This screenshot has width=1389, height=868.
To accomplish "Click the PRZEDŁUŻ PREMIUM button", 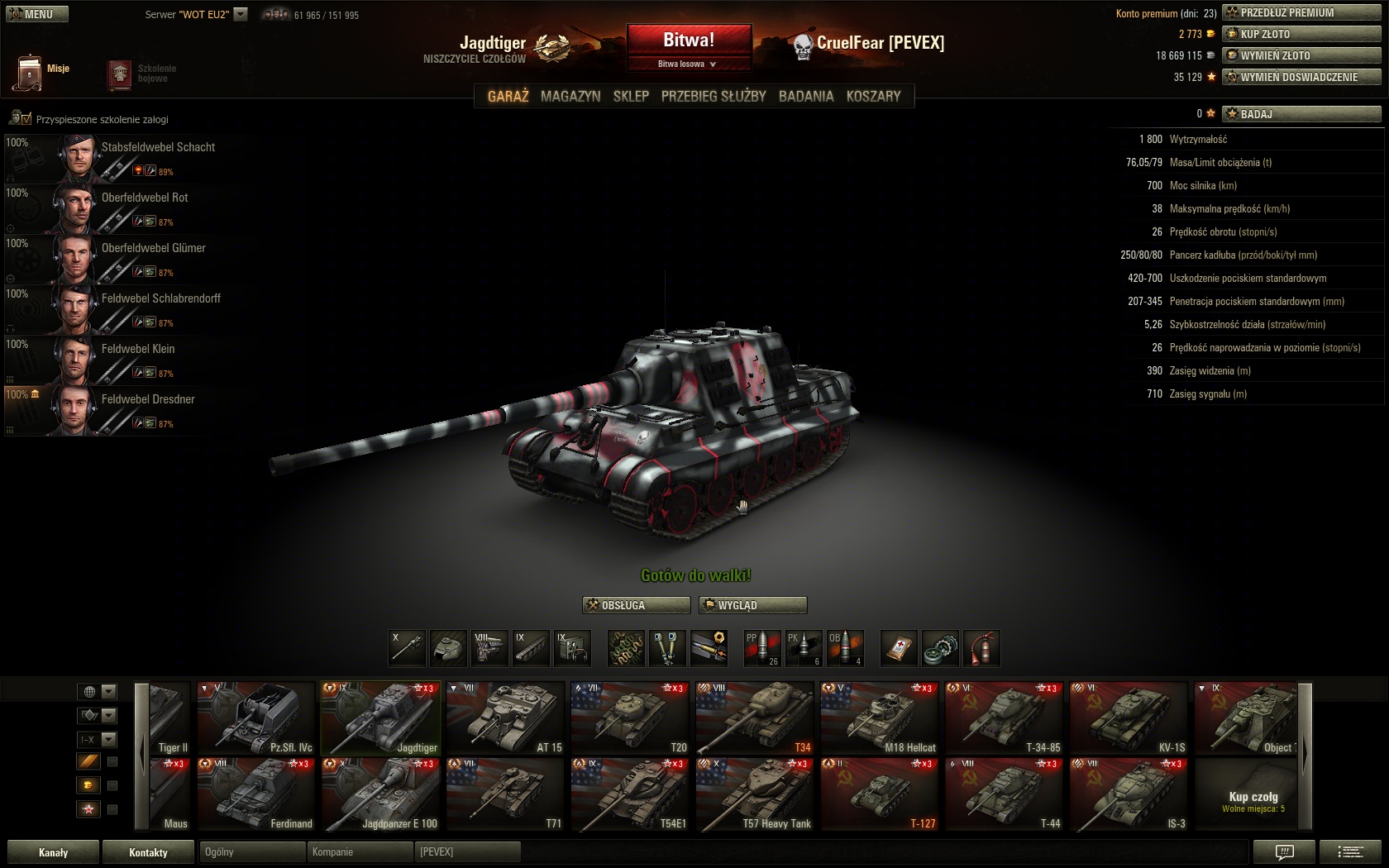I will pos(1301,12).
